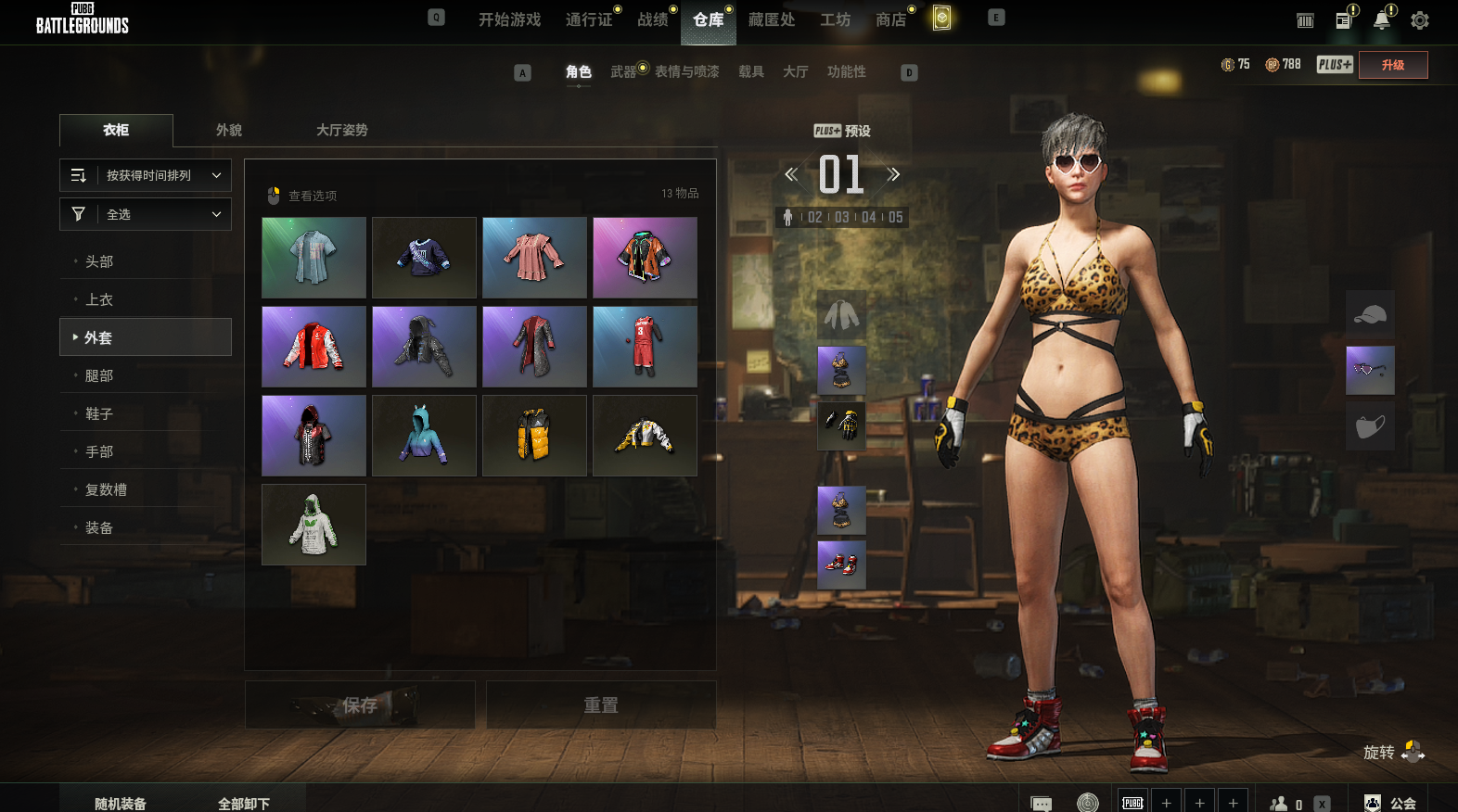Select the 头部 (Head) category

point(99,261)
